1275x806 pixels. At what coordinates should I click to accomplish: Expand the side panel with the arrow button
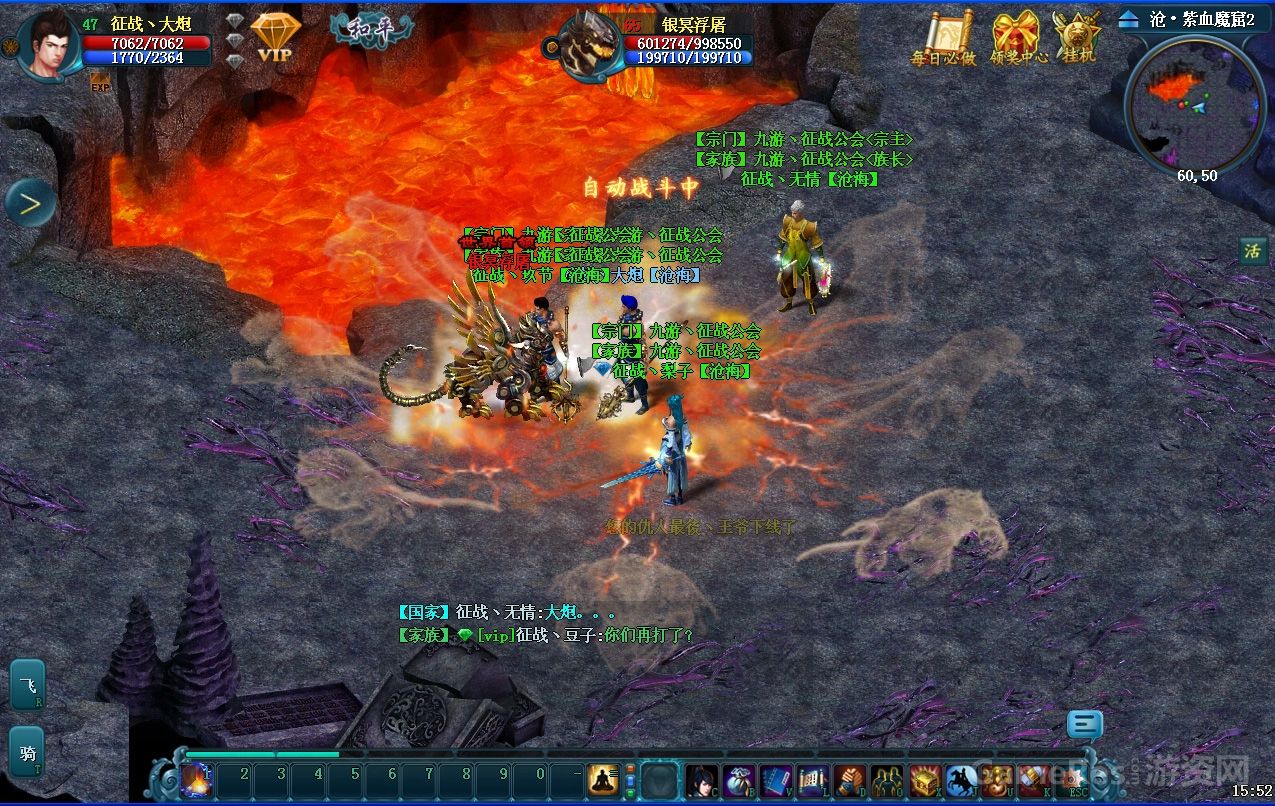pyautogui.click(x=29, y=204)
